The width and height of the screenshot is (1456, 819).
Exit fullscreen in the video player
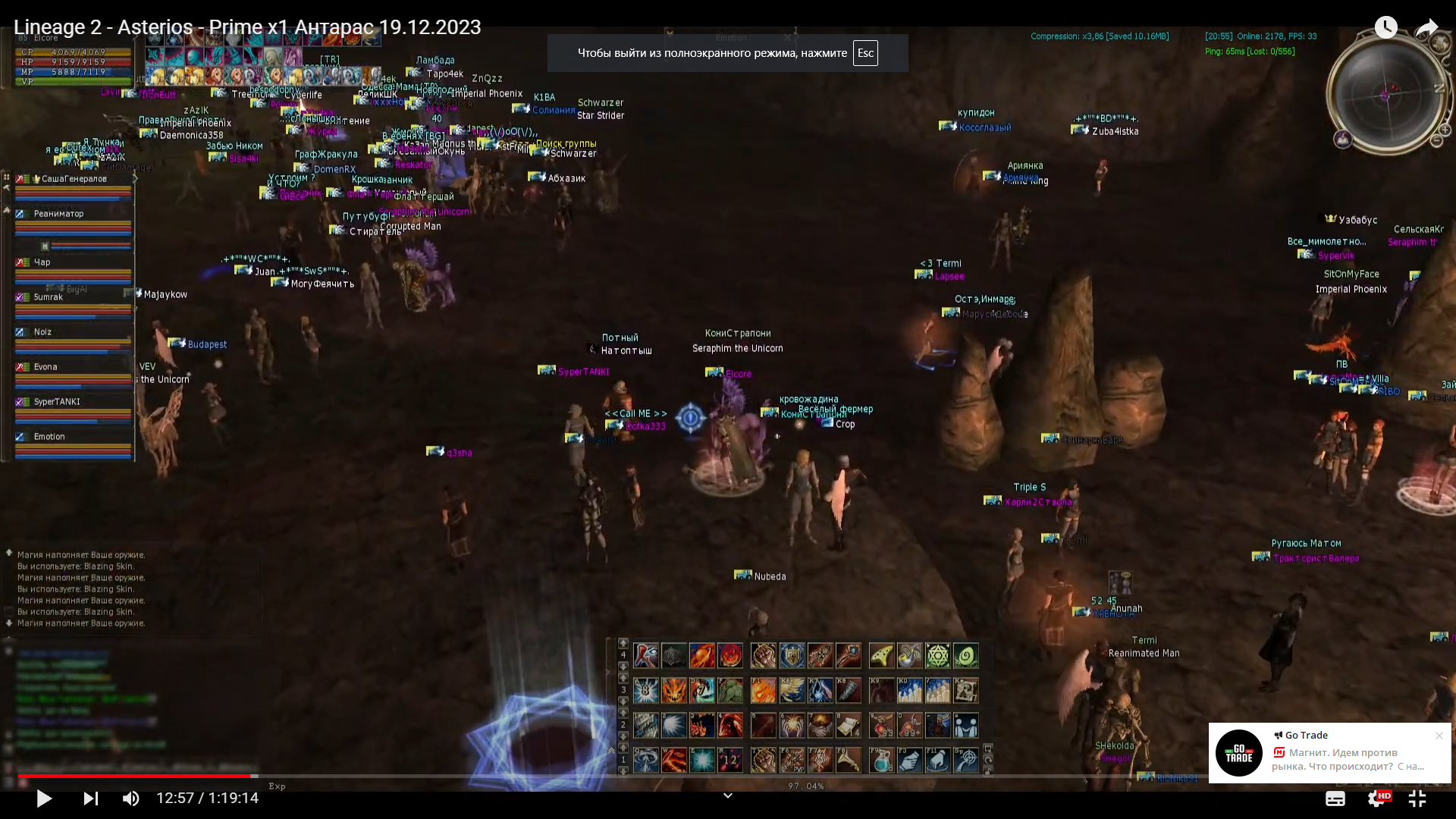pyautogui.click(x=1417, y=799)
